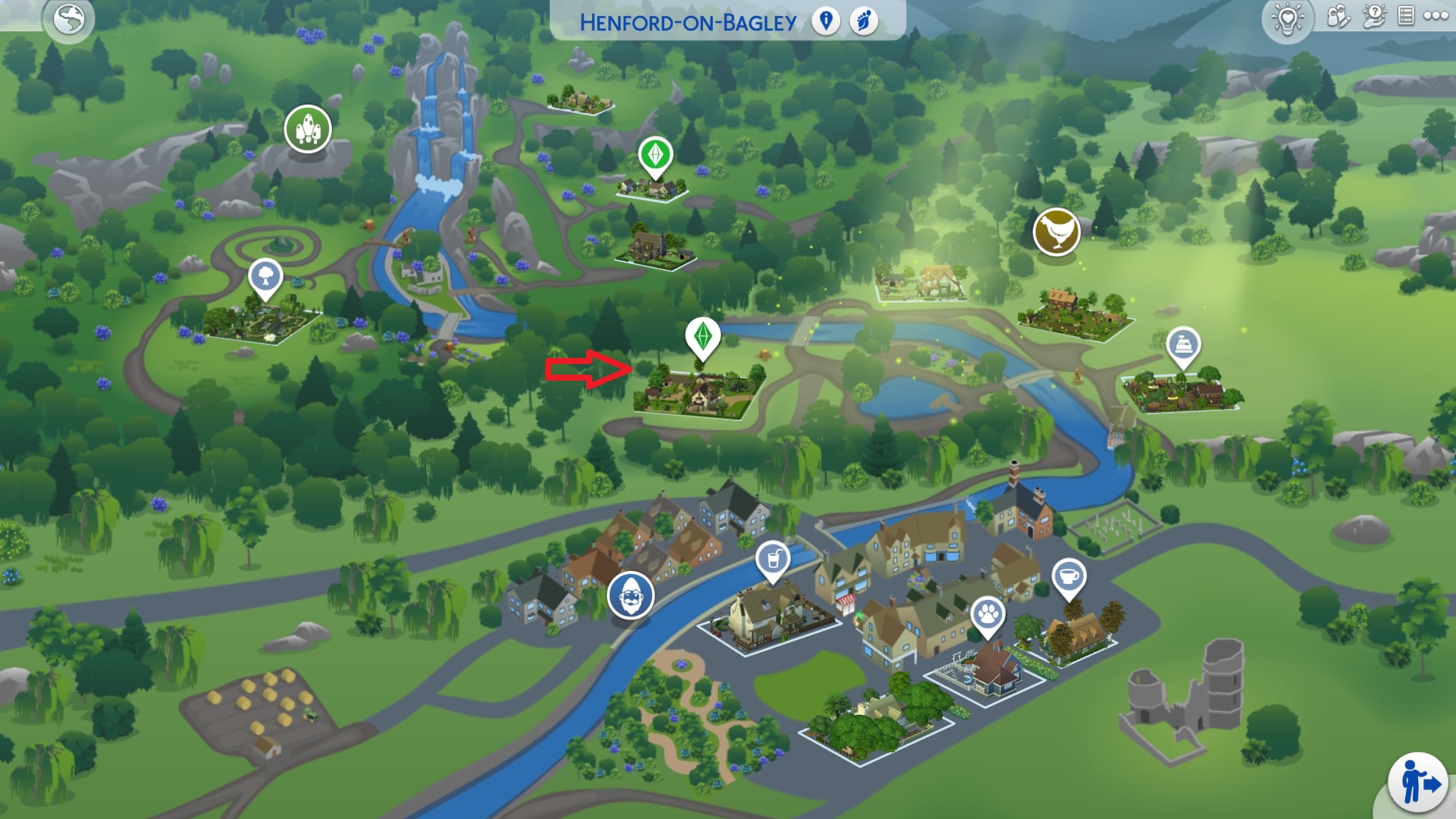Open the world selection globe button
Screen dimensions: 1456x819
[69, 20]
